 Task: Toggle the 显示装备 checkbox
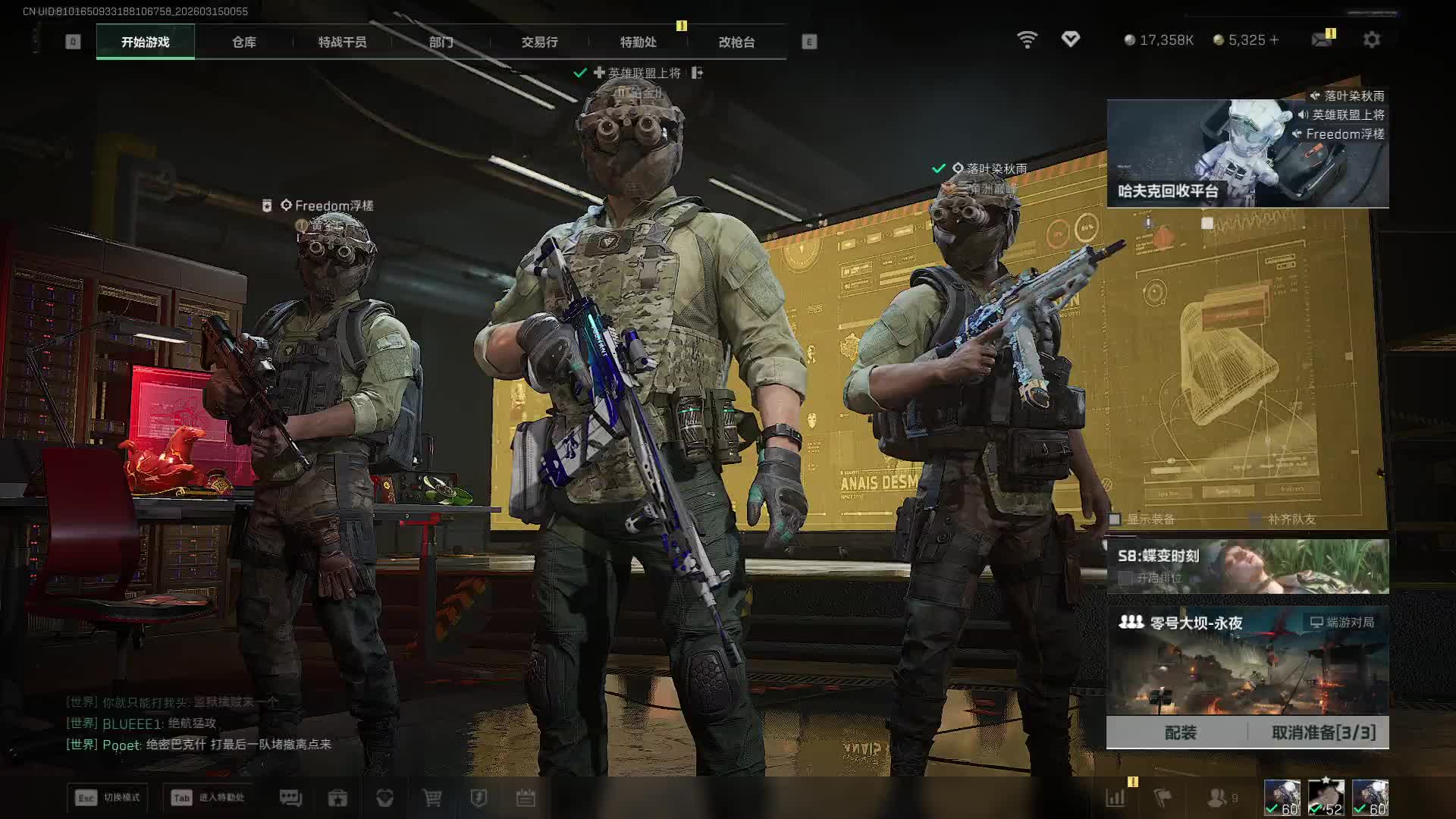1115,519
